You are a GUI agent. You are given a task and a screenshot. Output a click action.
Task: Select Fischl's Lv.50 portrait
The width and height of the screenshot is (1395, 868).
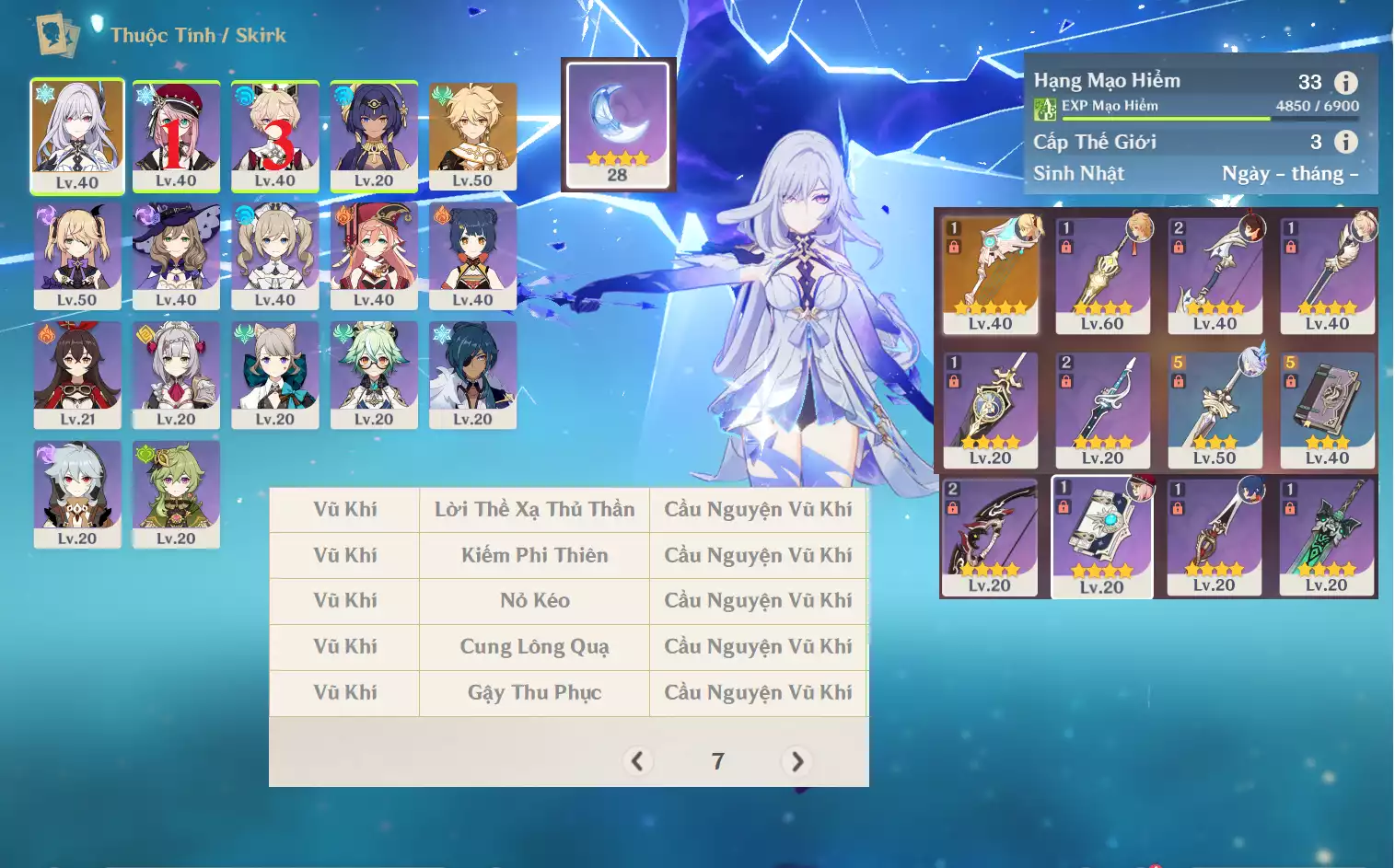(x=77, y=255)
